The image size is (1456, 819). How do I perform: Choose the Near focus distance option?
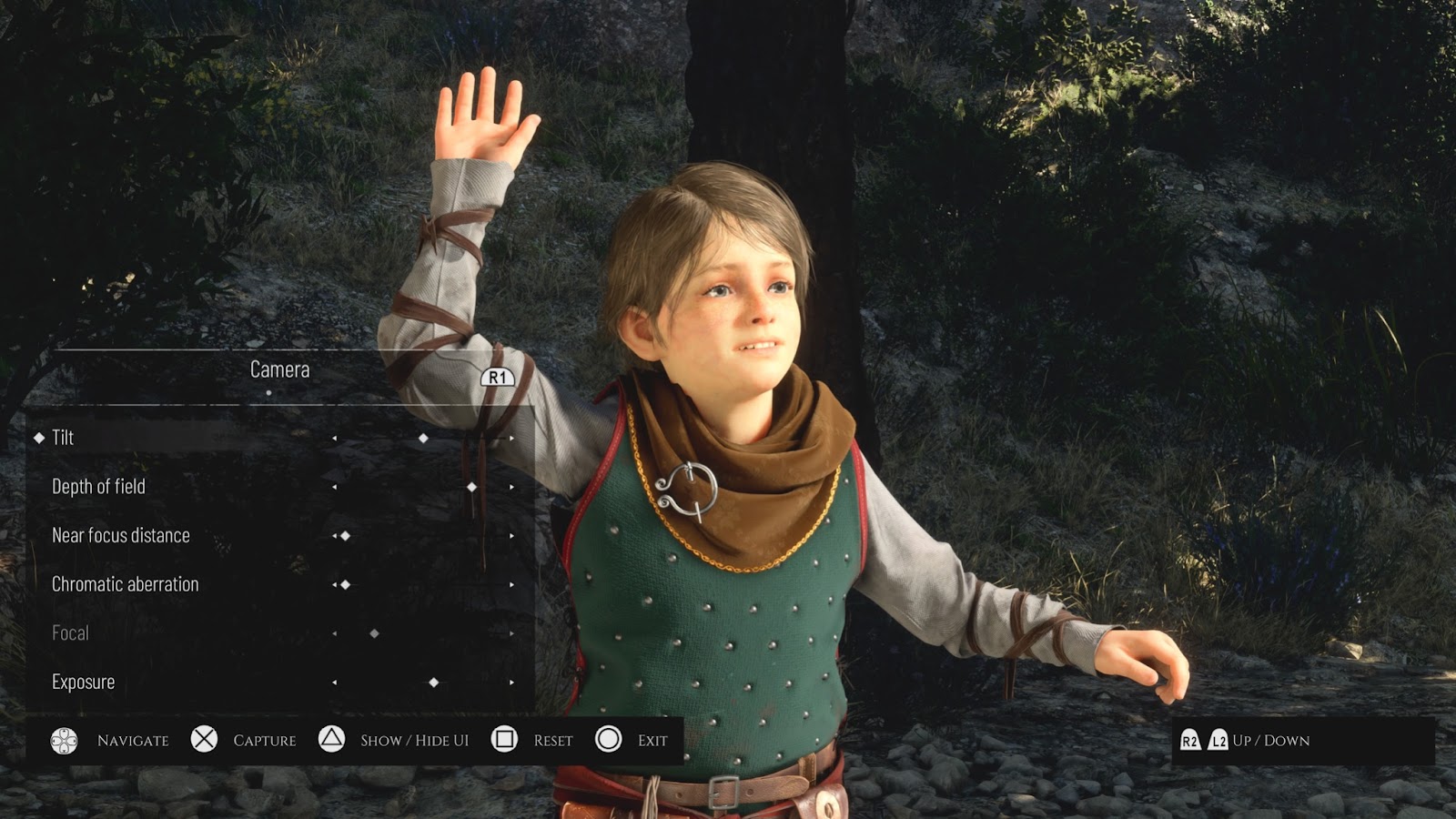(x=120, y=535)
